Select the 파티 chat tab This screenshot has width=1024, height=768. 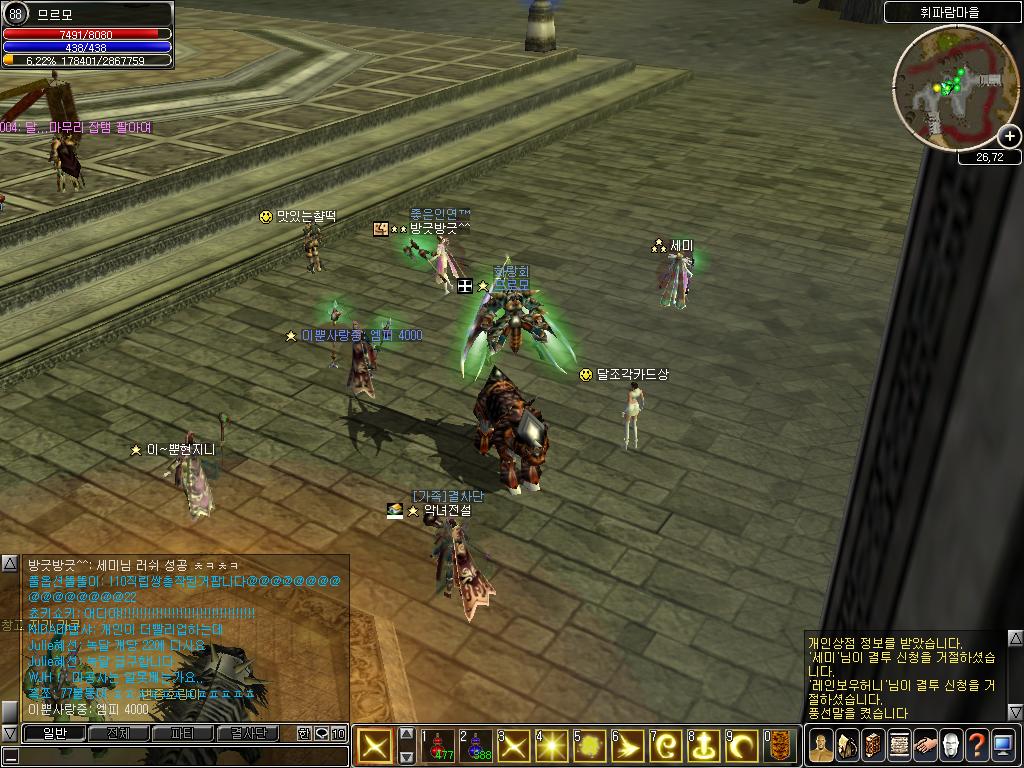click(x=183, y=733)
